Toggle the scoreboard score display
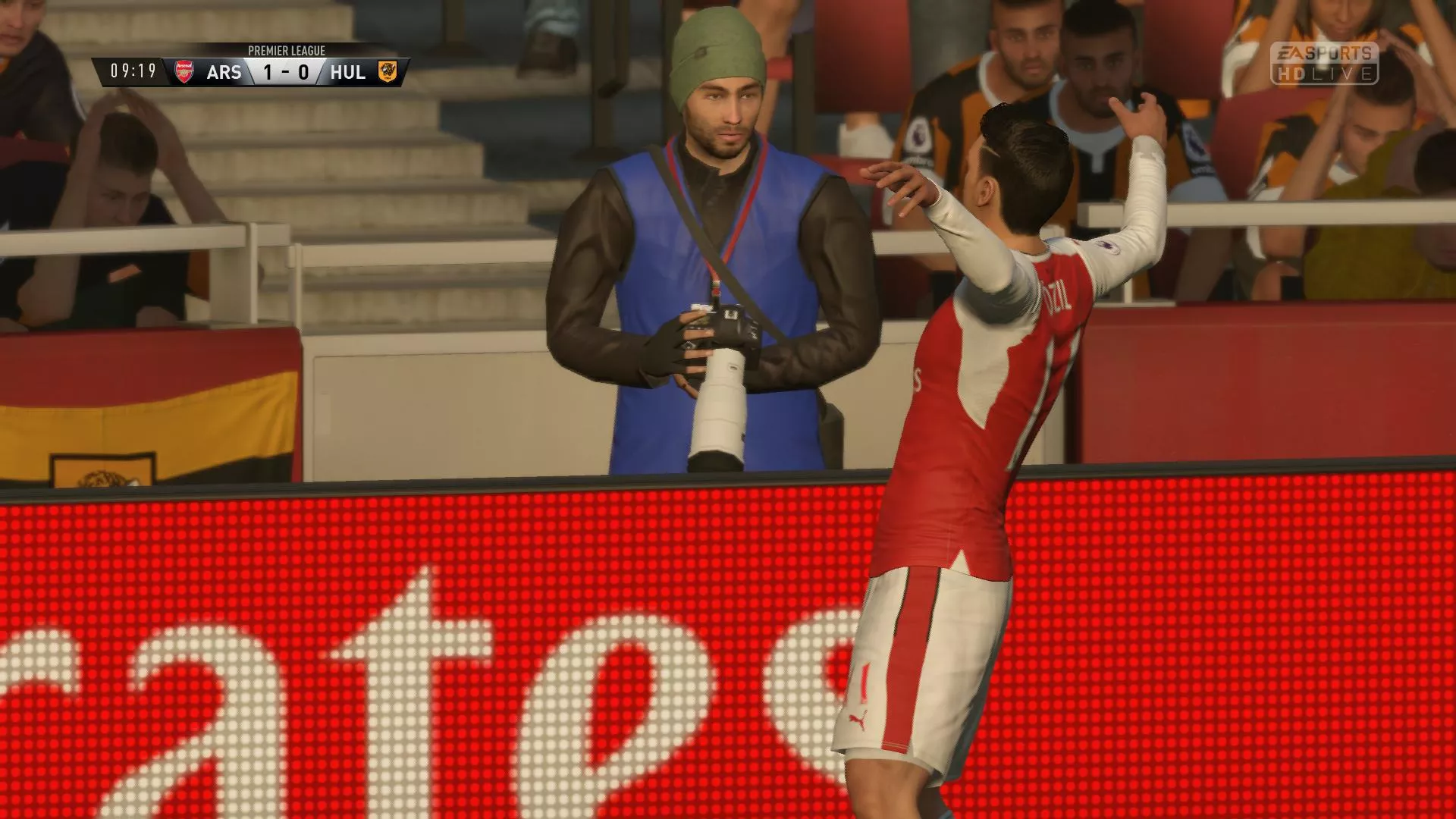This screenshot has height=819, width=1456. pyautogui.click(x=284, y=72)
